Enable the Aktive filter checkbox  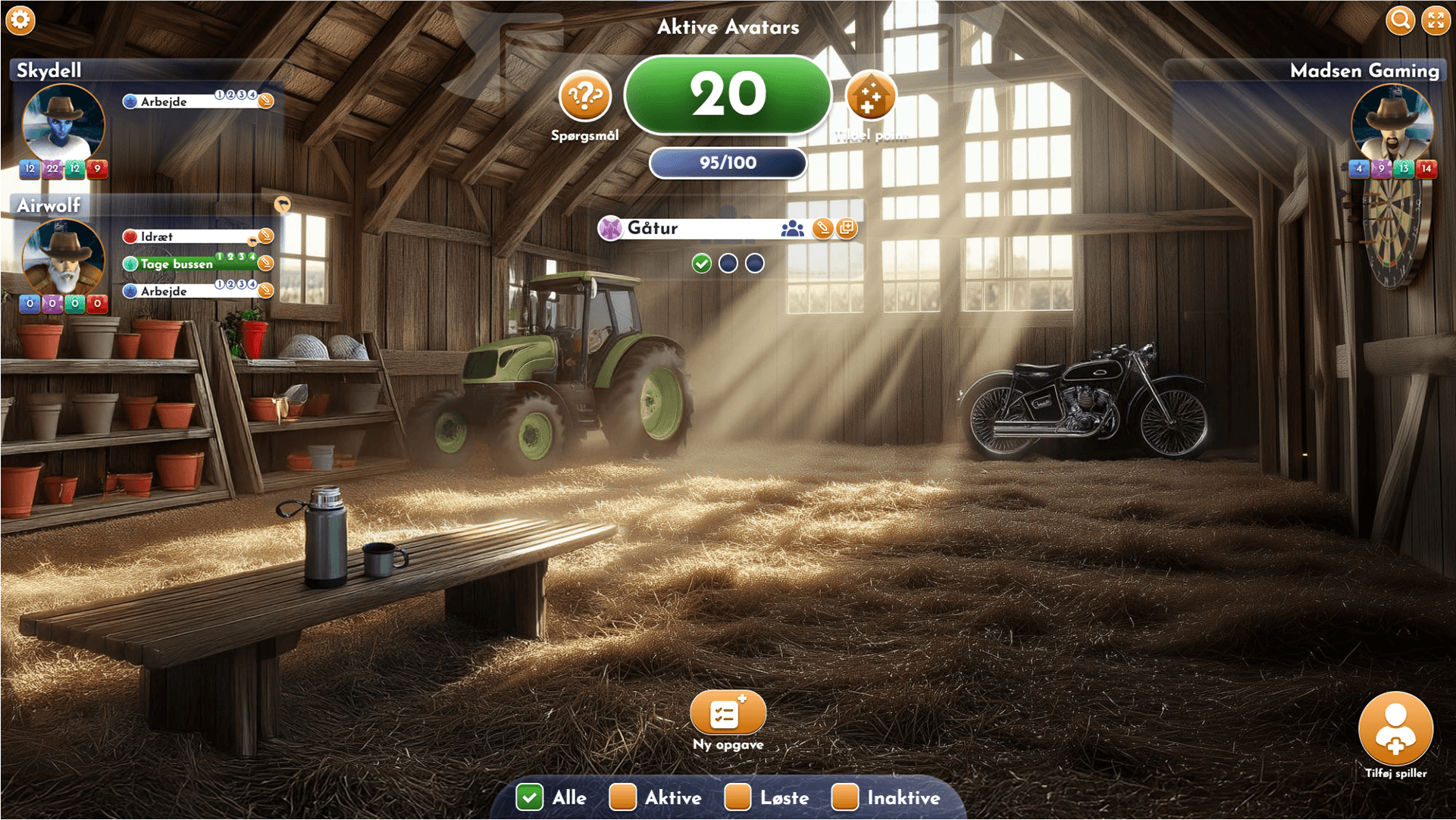623,797
